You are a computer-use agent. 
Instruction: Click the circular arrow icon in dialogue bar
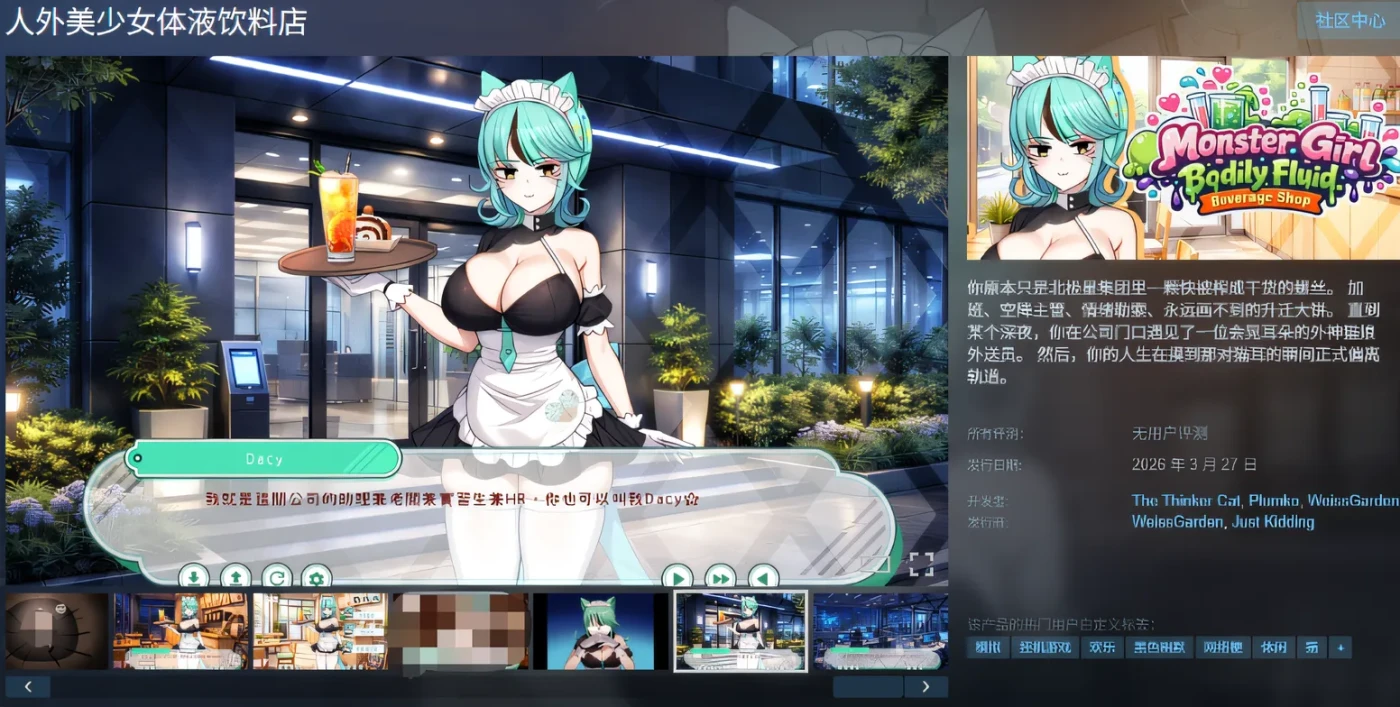[276, 577]
